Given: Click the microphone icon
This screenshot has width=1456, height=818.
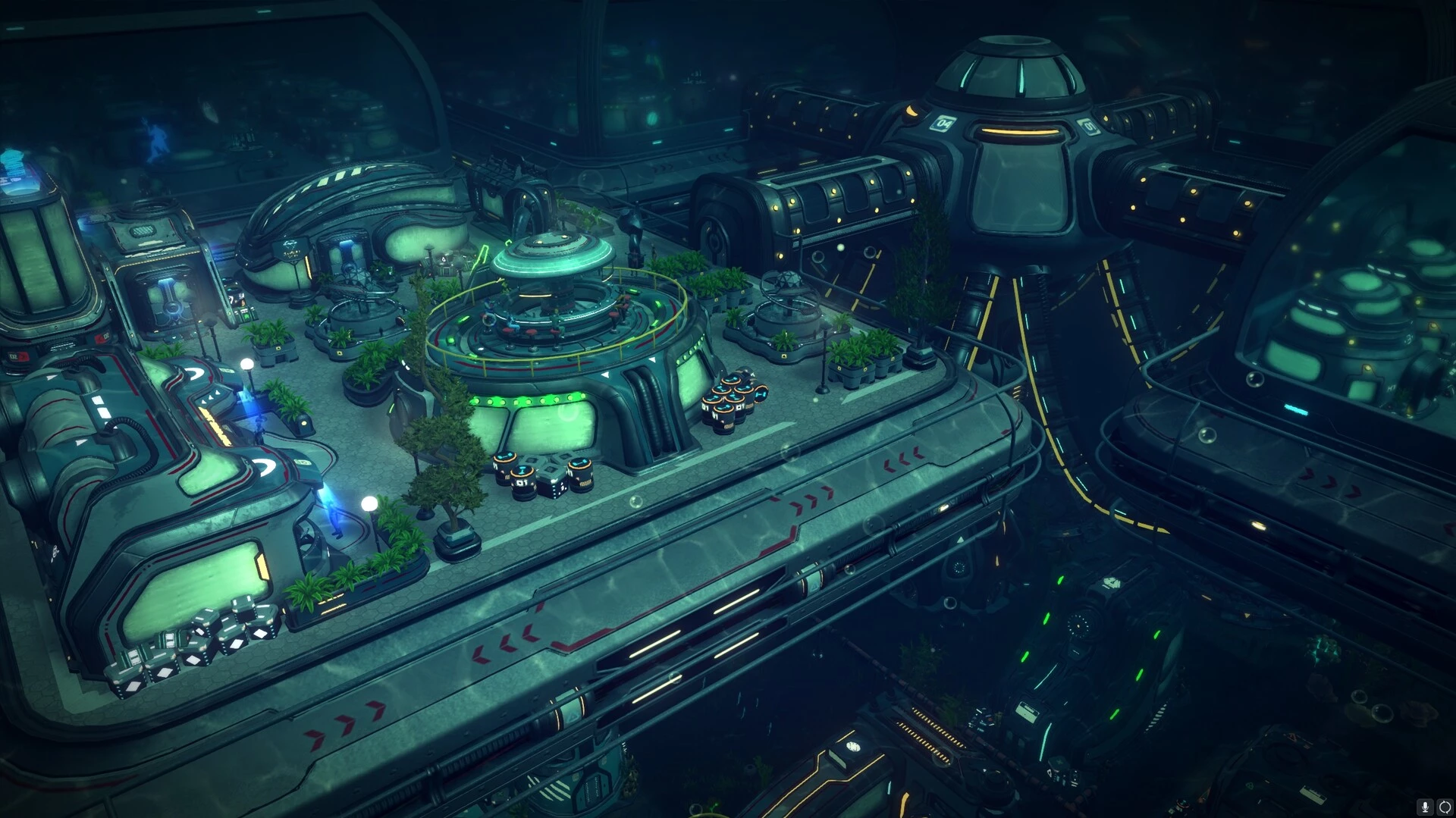Looking at the screenshot, I should pyautogui.click(x=1426, y=807).
